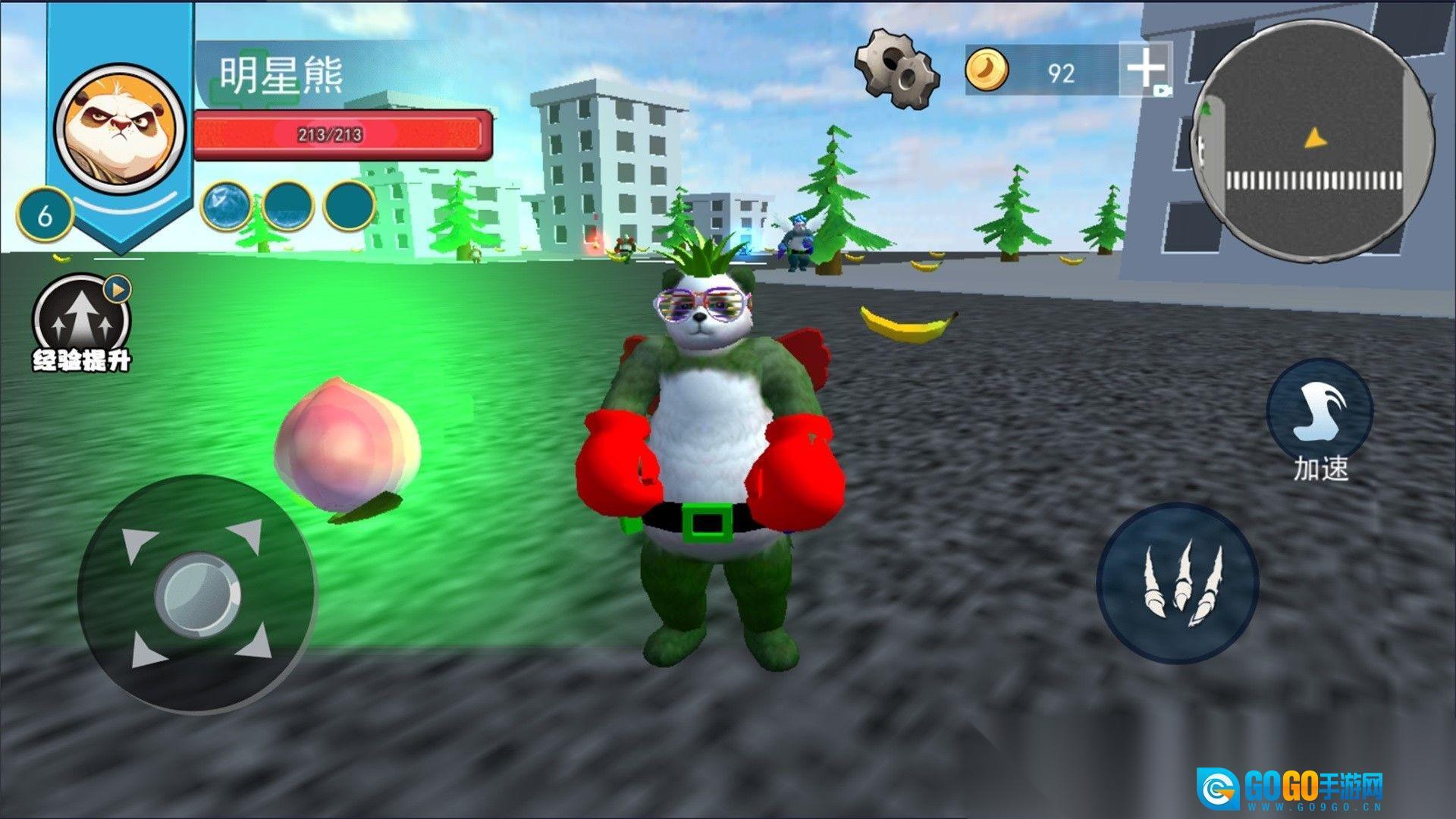Tap the virtual movement joystick

pyautogui.click(x=197, y=594)
